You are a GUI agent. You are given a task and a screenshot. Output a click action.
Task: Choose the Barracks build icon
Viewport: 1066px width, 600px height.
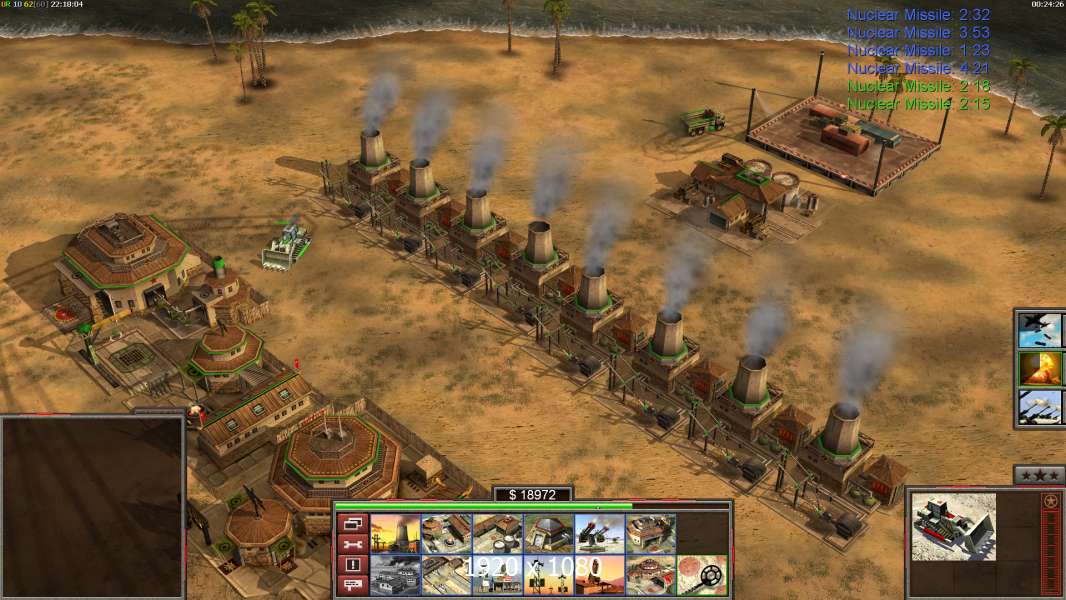click(x=446, y=534)
